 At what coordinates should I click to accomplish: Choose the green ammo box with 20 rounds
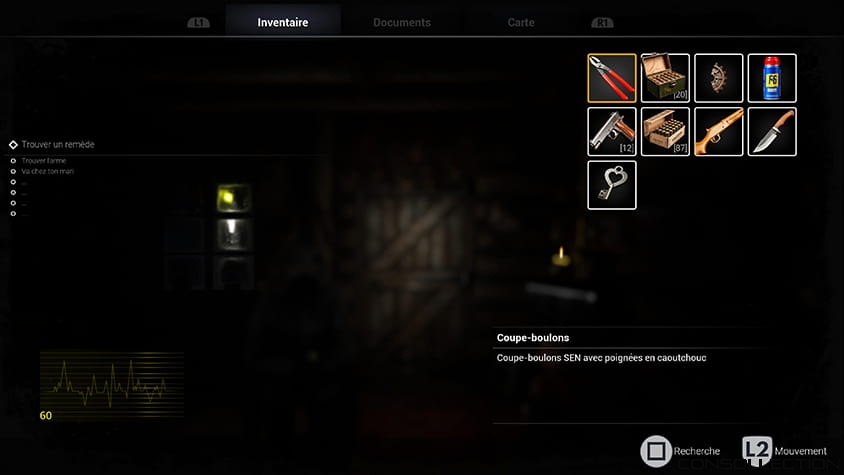coord(665,78)
